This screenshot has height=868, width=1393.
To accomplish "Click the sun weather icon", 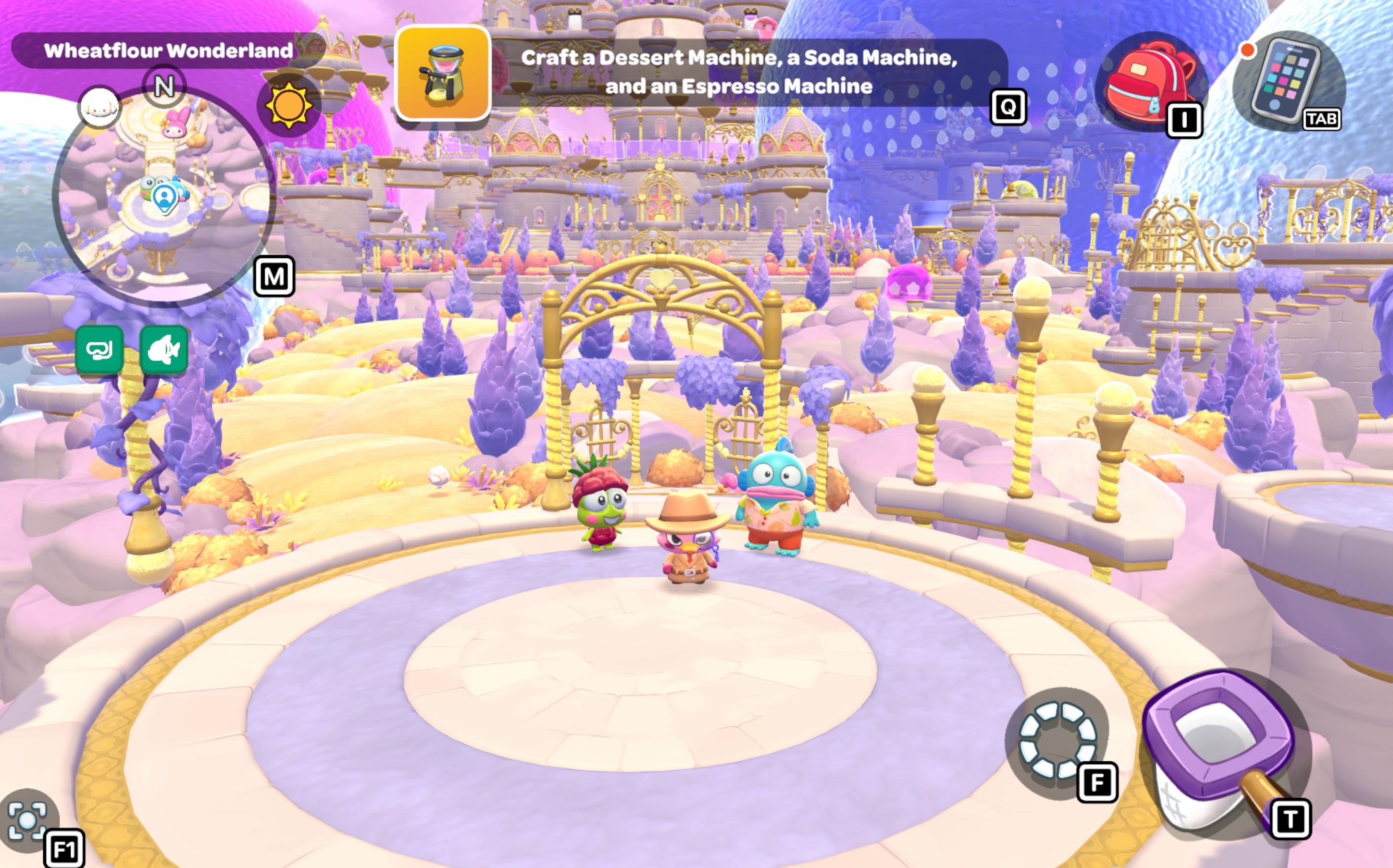I will click(x=288, y=105).
